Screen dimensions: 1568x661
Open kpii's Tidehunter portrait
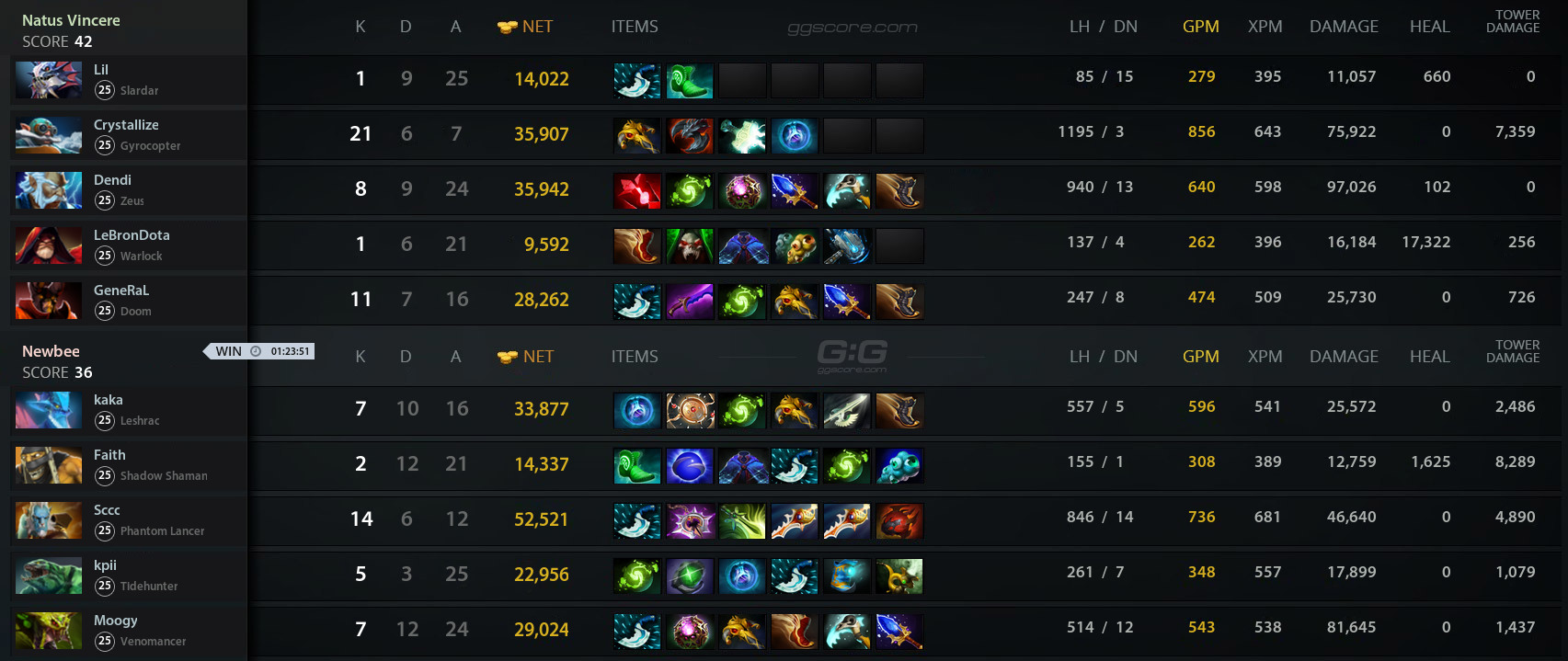(49, 576)
